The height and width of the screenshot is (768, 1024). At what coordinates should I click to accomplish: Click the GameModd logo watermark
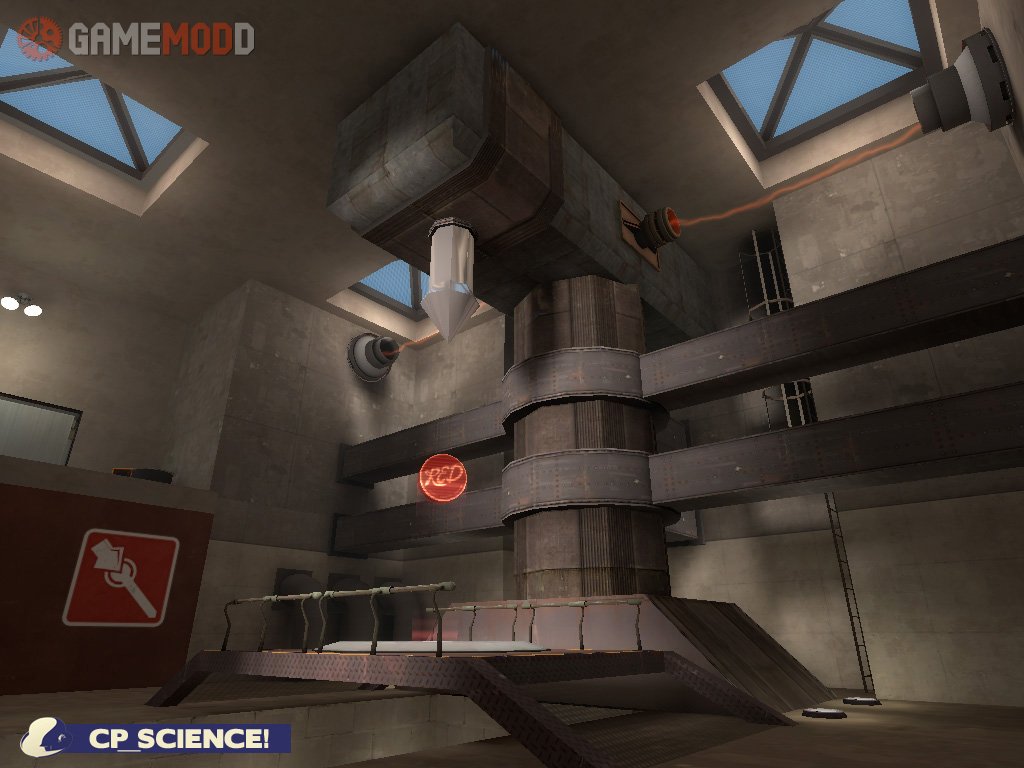click(135, 38)
